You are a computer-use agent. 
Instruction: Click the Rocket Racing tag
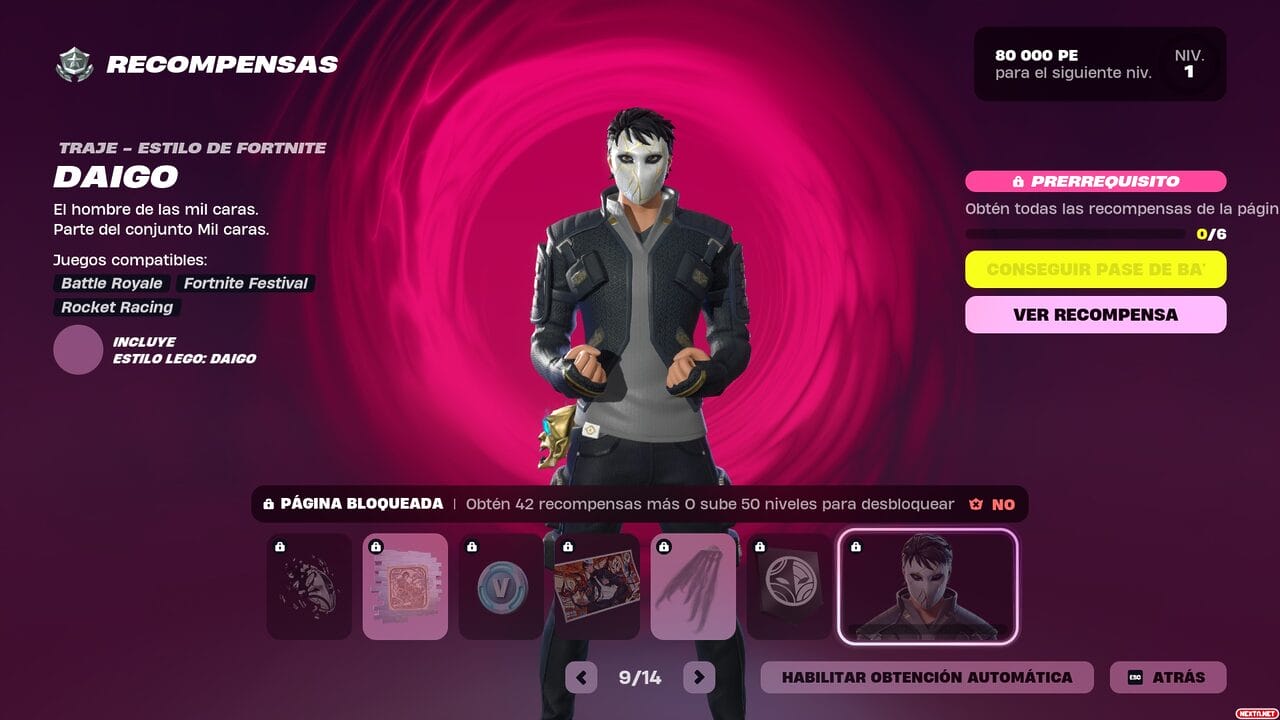pos(117,307)
